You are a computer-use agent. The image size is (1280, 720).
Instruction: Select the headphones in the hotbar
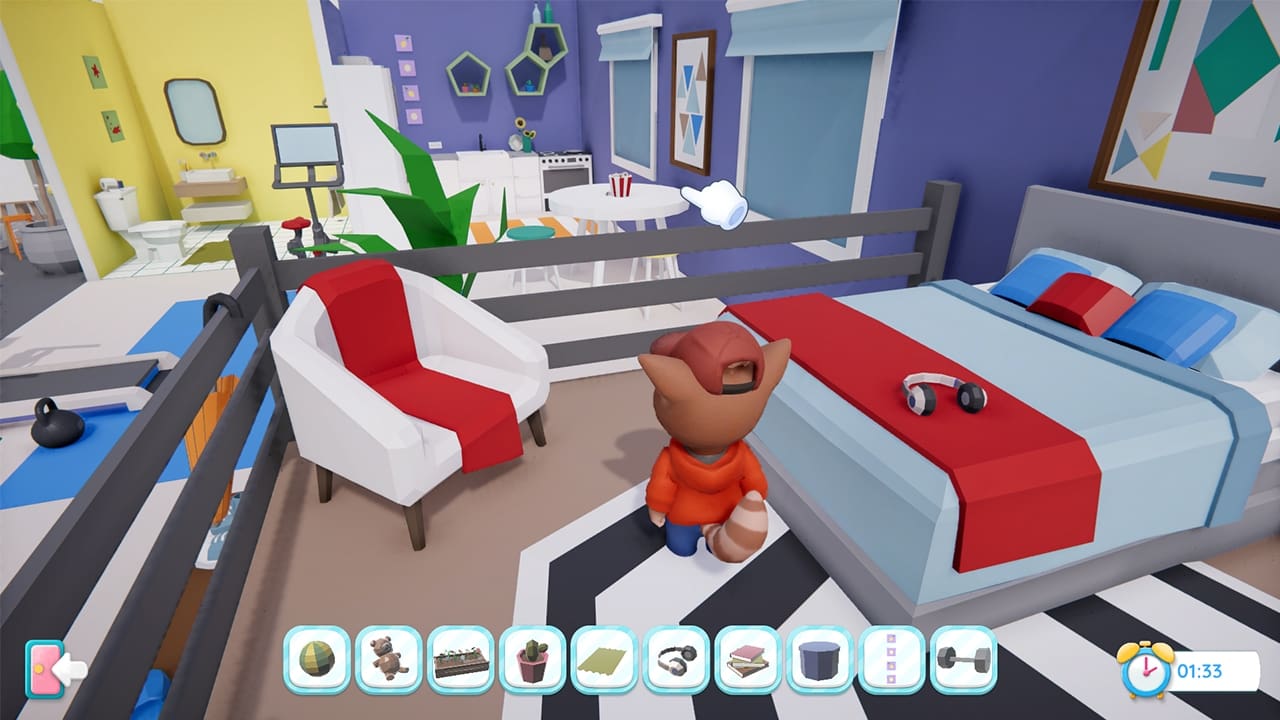pyautogui.click(x=677, y=660)
